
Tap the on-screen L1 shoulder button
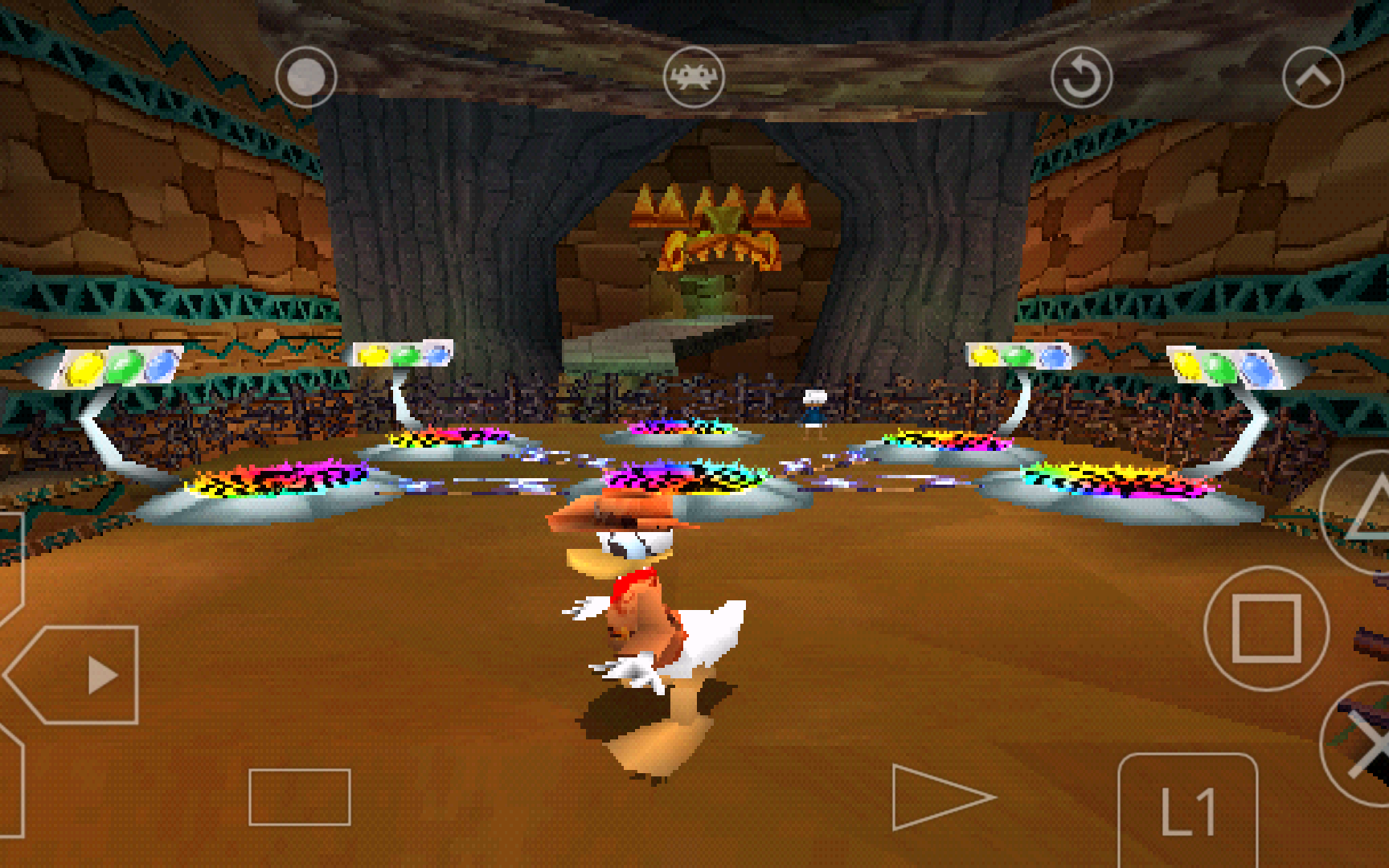[1187, 812]
